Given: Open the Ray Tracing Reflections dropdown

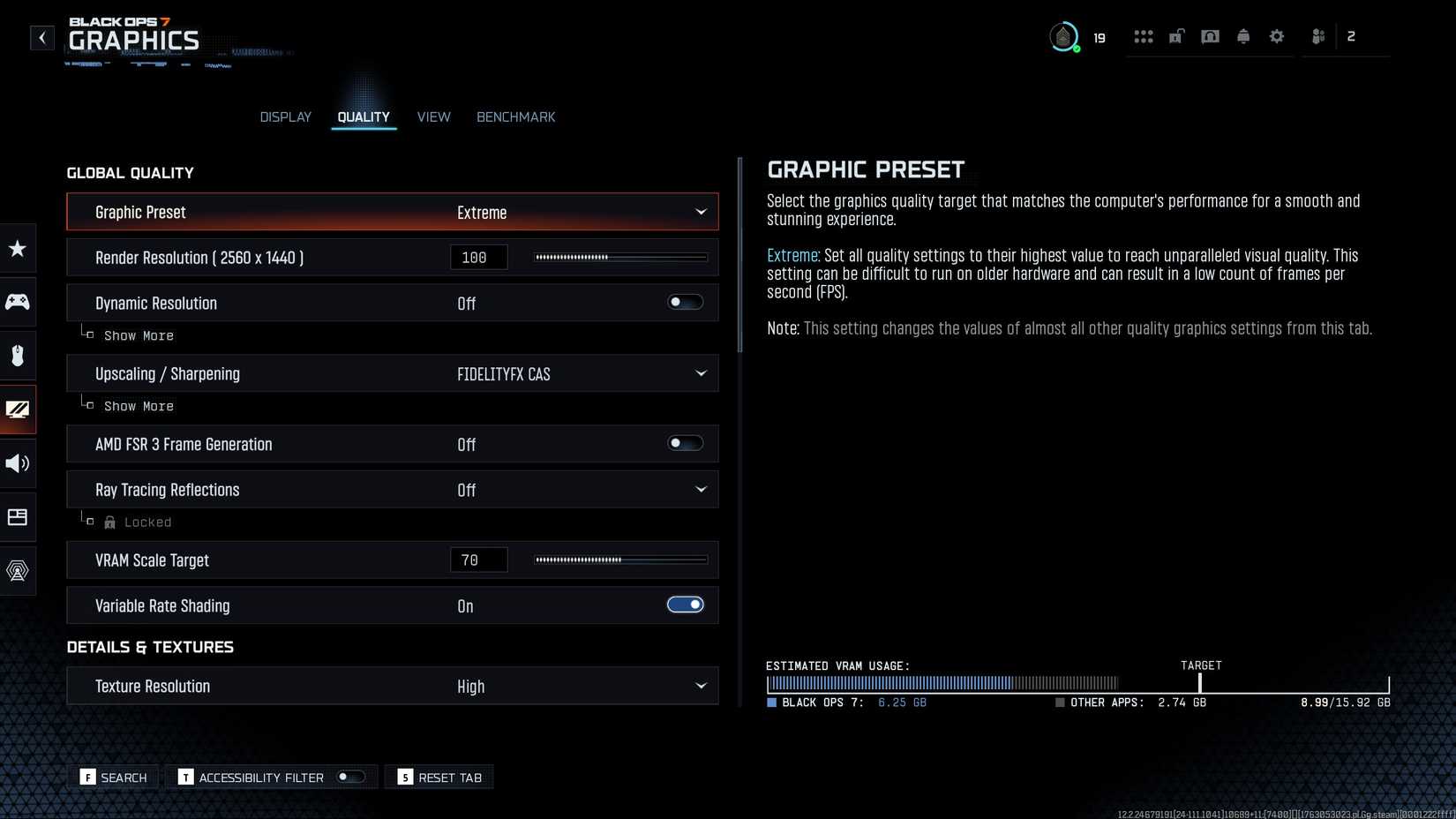Looking at the screenshot, I should [x=700, y=490].
